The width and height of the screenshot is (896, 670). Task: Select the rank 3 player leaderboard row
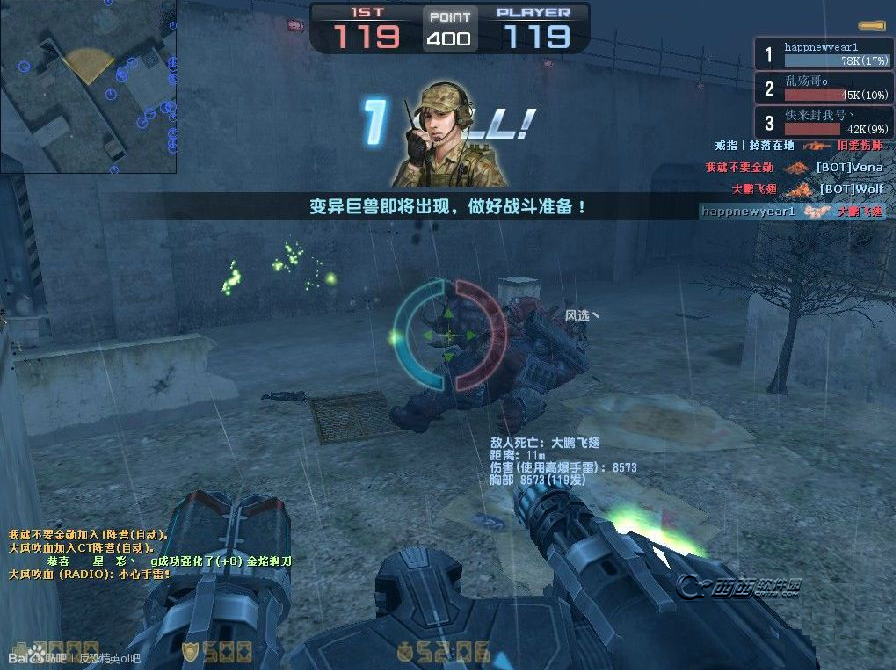(823, 122)
